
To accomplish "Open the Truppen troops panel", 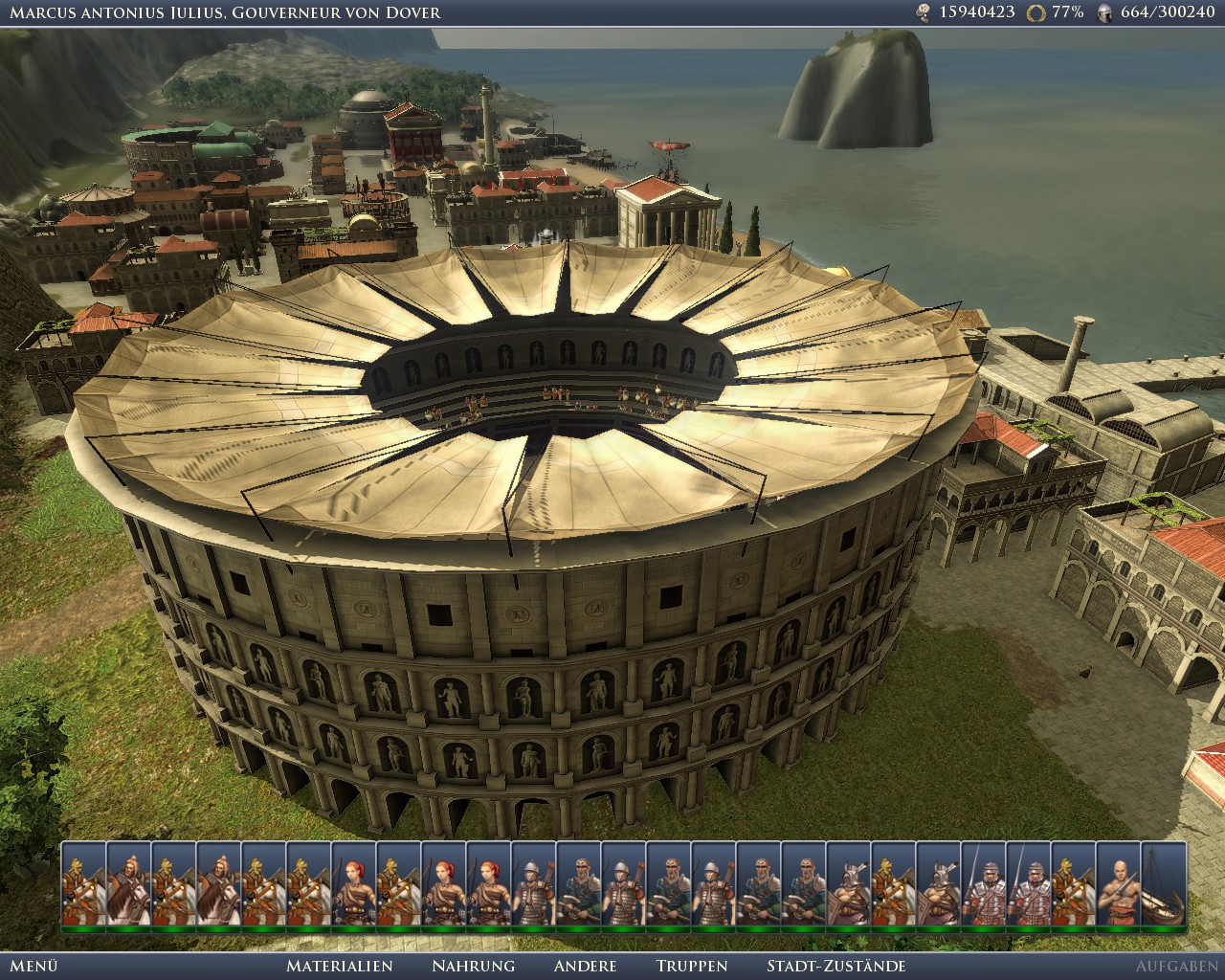I will [692, 966].
